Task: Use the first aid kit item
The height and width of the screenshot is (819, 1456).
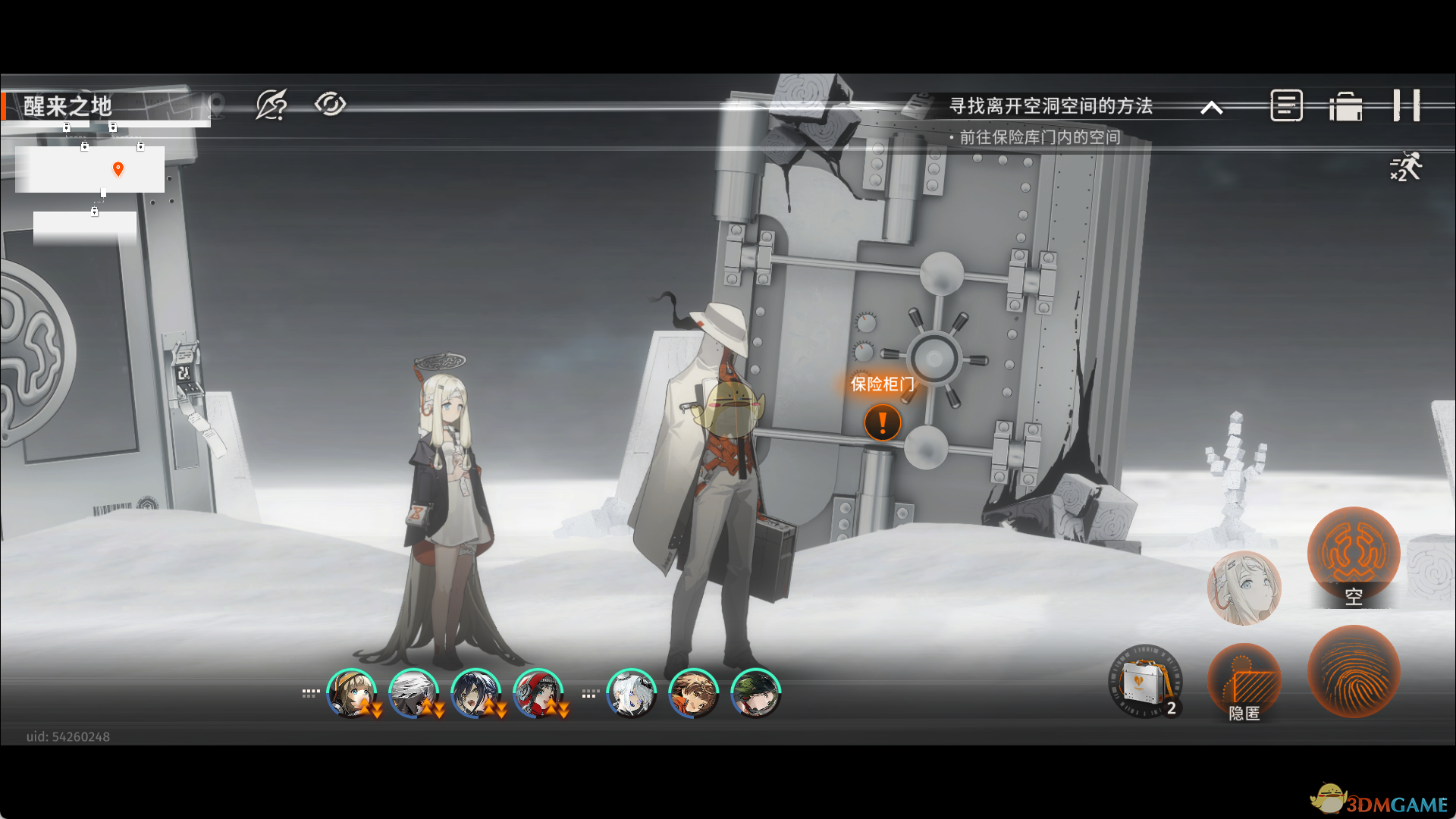Action: click(1145, 682)
